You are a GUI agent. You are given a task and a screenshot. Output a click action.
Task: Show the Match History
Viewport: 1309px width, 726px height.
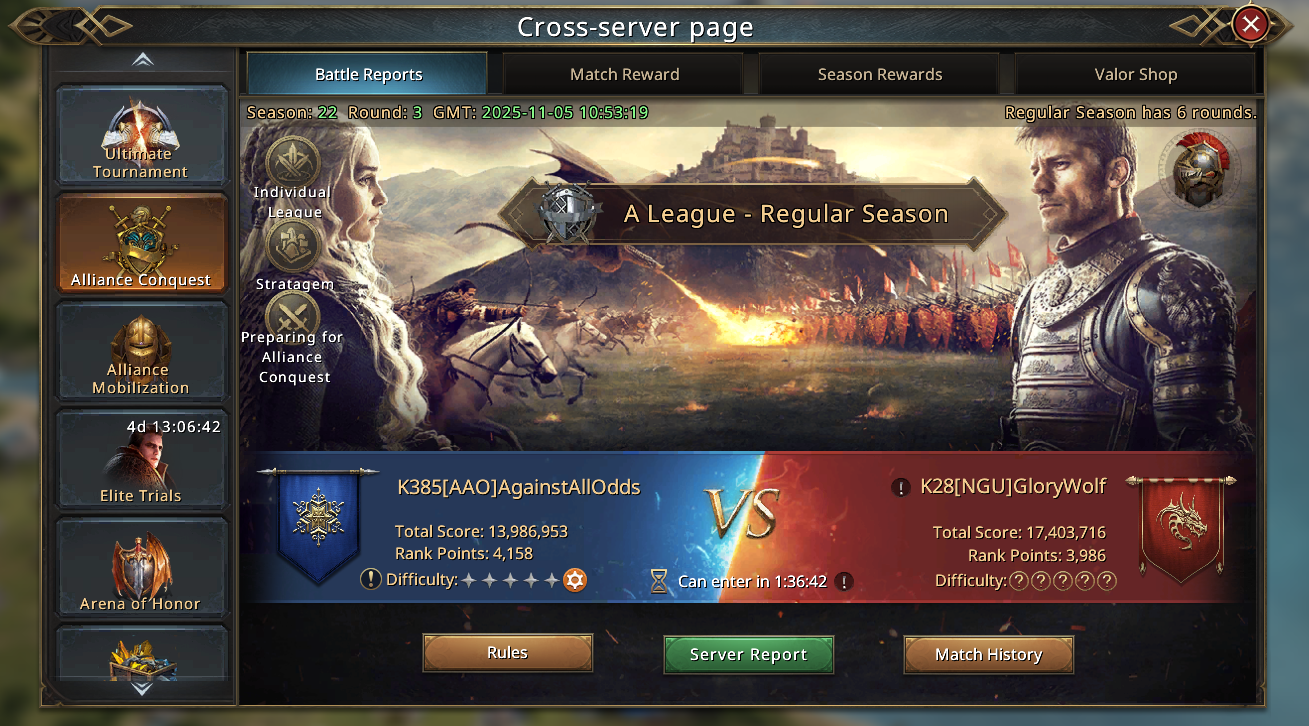click(x=988, y=655)
